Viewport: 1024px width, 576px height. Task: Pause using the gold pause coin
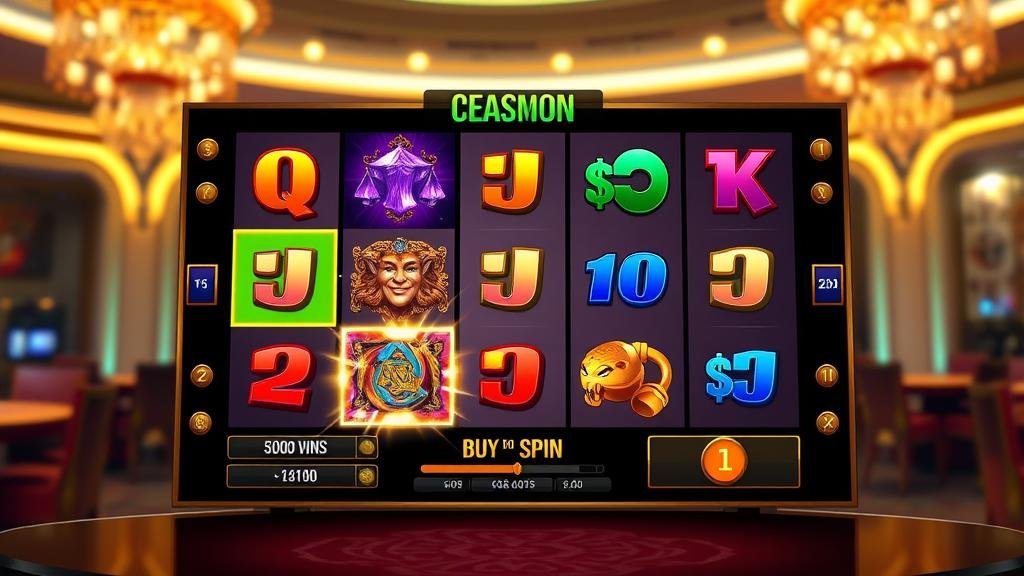[827, 375]
